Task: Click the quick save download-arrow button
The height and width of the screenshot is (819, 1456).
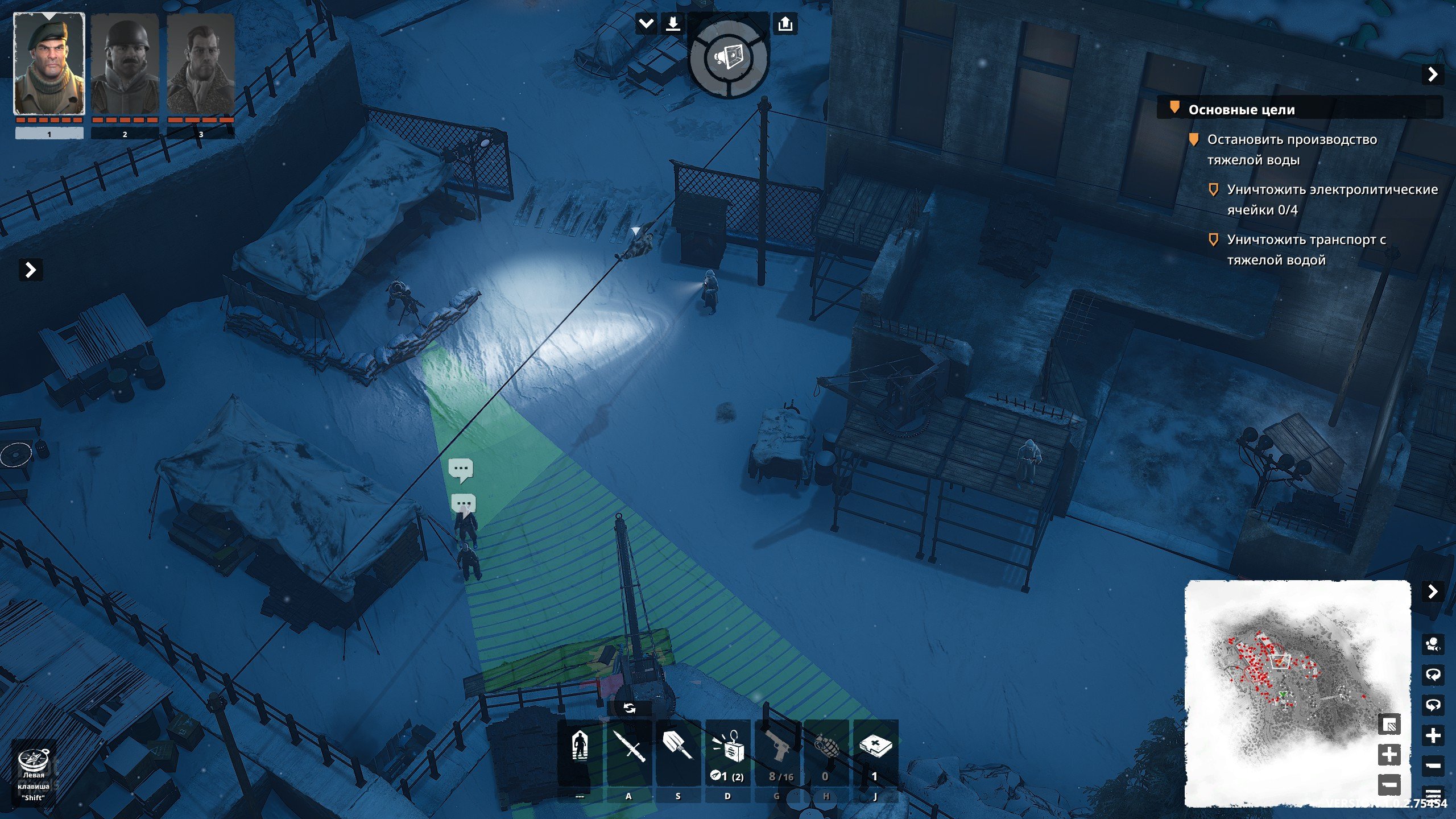Action: pyautogui.click(x=673, y=24)
